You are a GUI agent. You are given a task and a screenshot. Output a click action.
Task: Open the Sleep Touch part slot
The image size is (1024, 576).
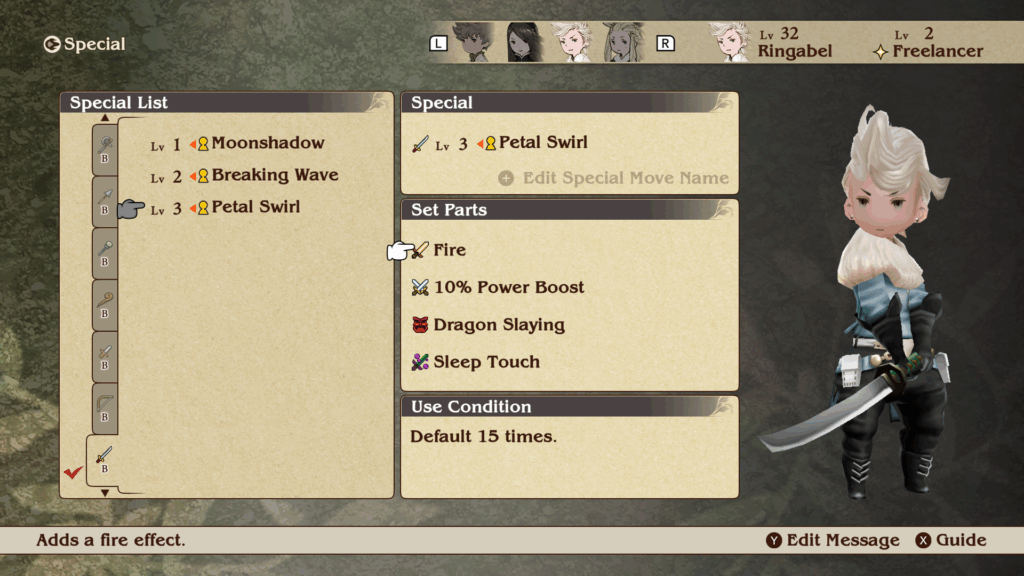486,362
